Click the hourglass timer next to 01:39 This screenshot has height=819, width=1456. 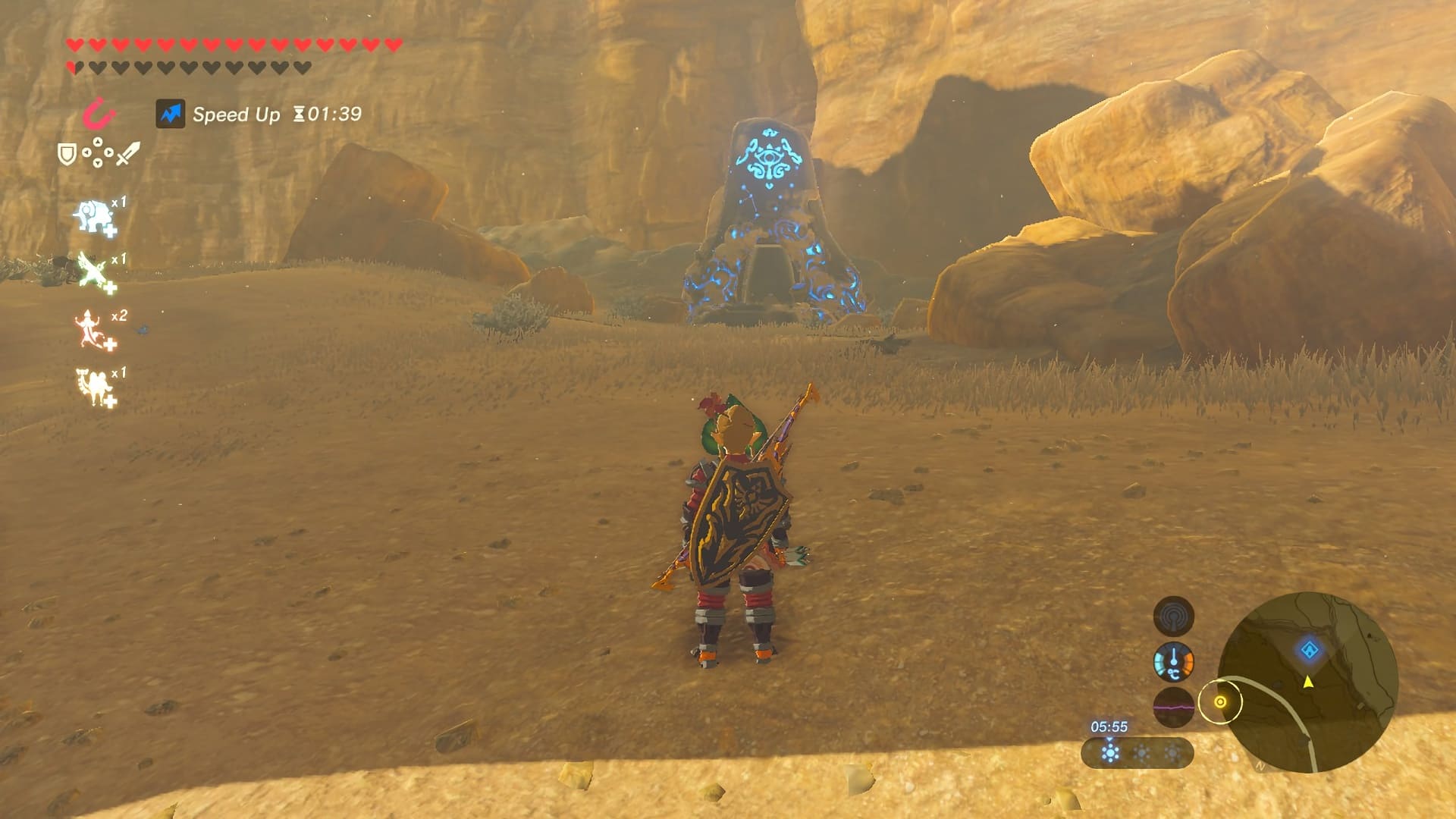pyautogui.click(x=298, y=115)
